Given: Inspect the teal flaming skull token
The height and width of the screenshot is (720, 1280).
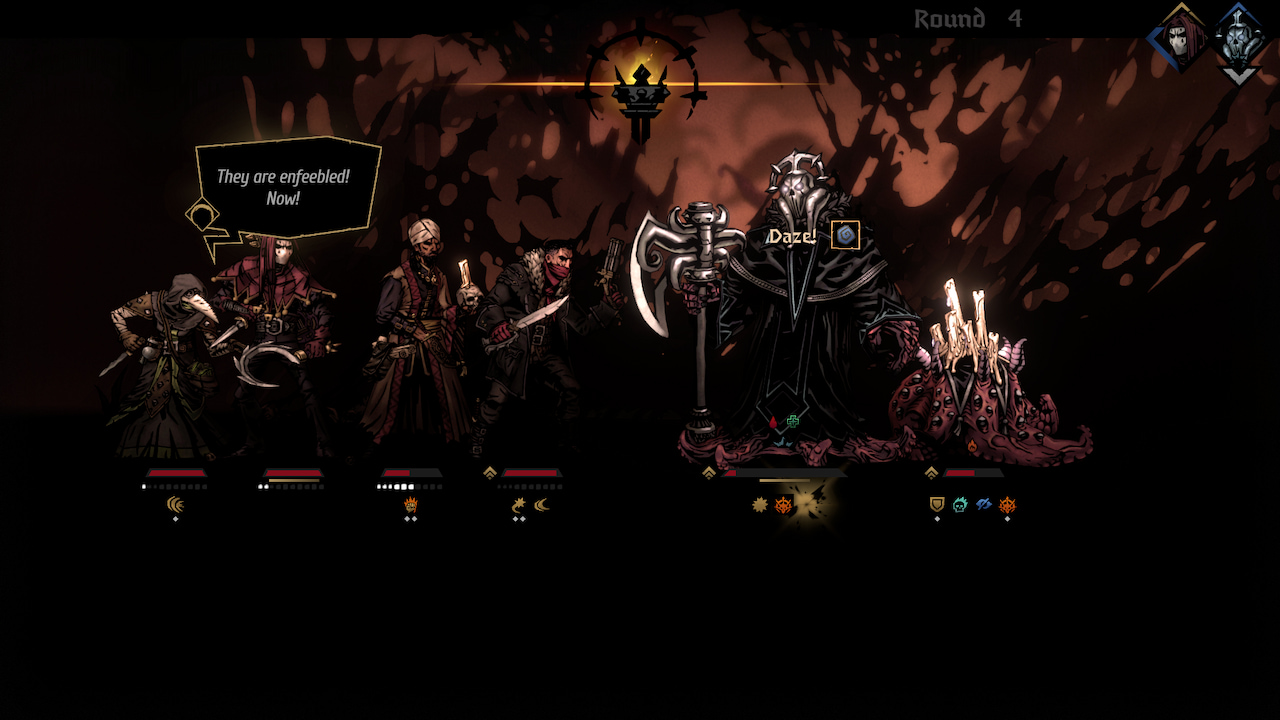Looking at the screenshot, I should pyautogui.click(x=960, y=505).
